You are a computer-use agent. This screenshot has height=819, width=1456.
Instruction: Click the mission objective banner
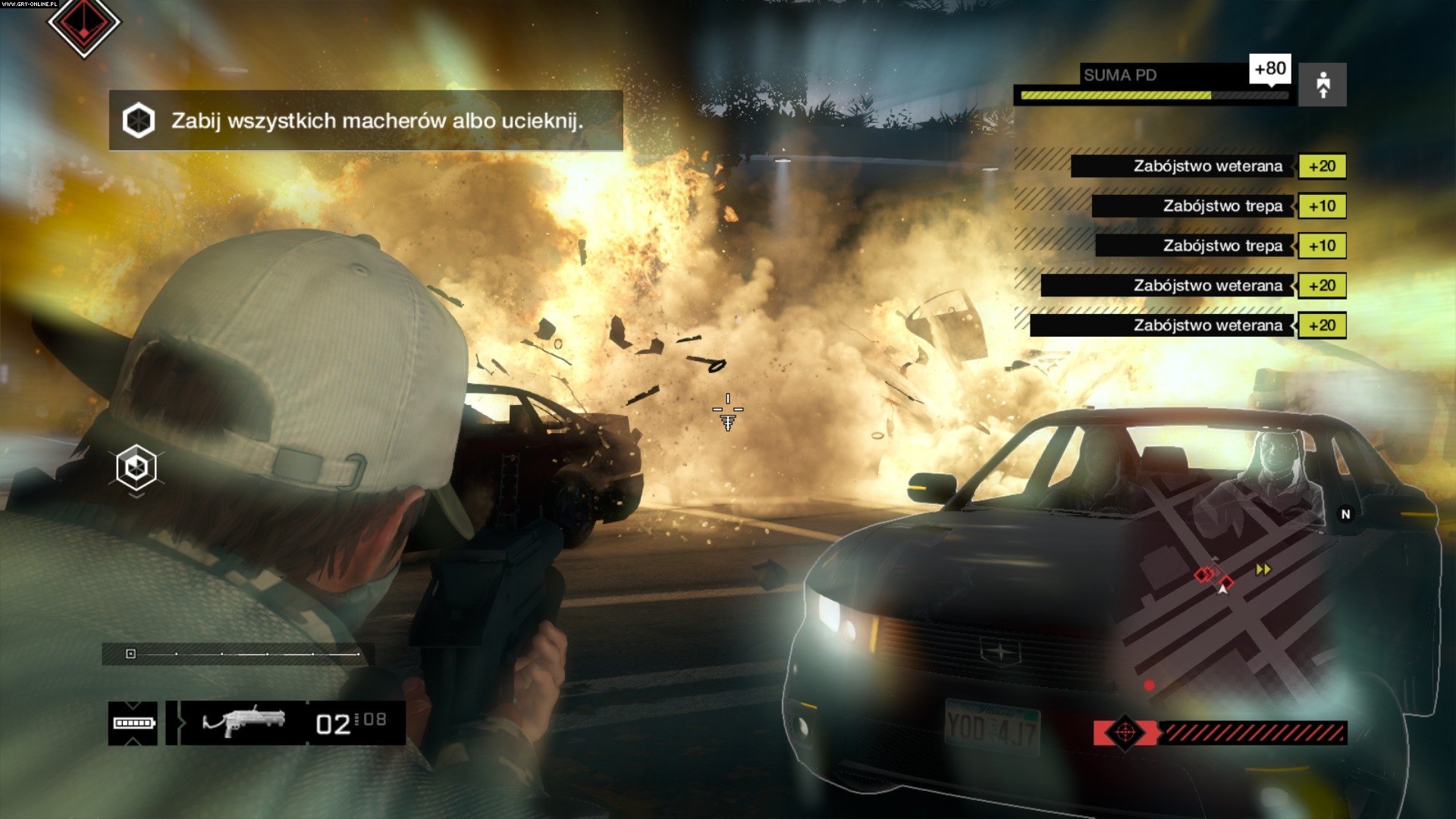coord(366,121)
